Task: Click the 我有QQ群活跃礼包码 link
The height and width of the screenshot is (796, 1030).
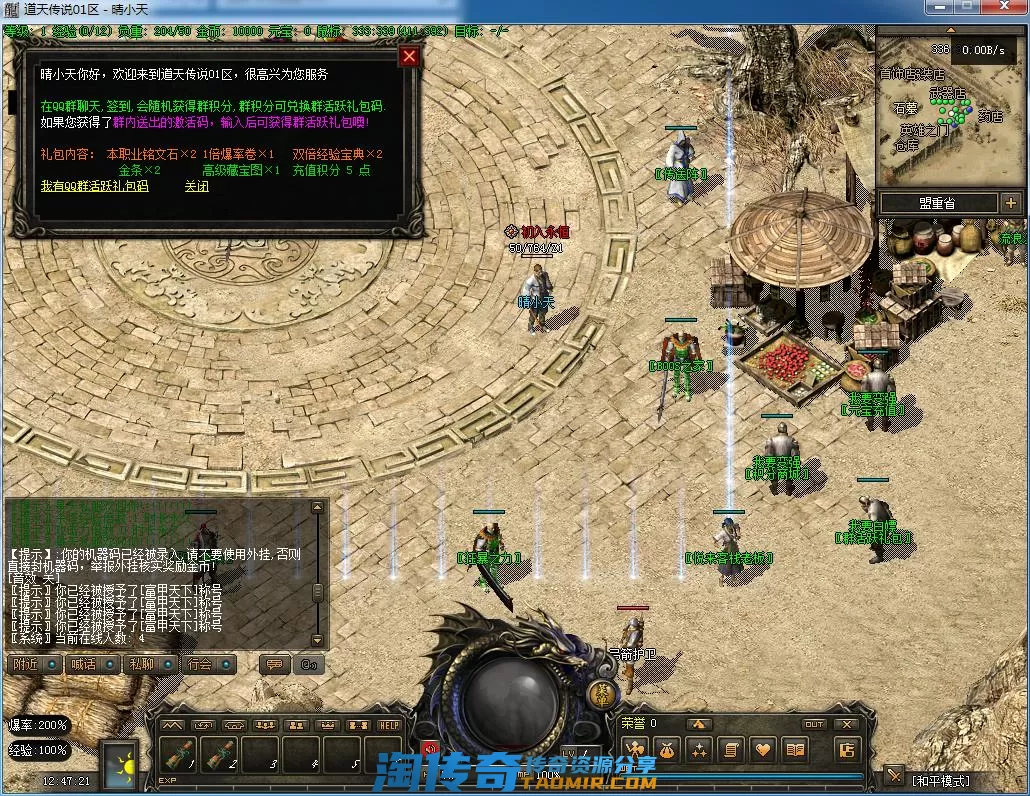Action: 94,186
